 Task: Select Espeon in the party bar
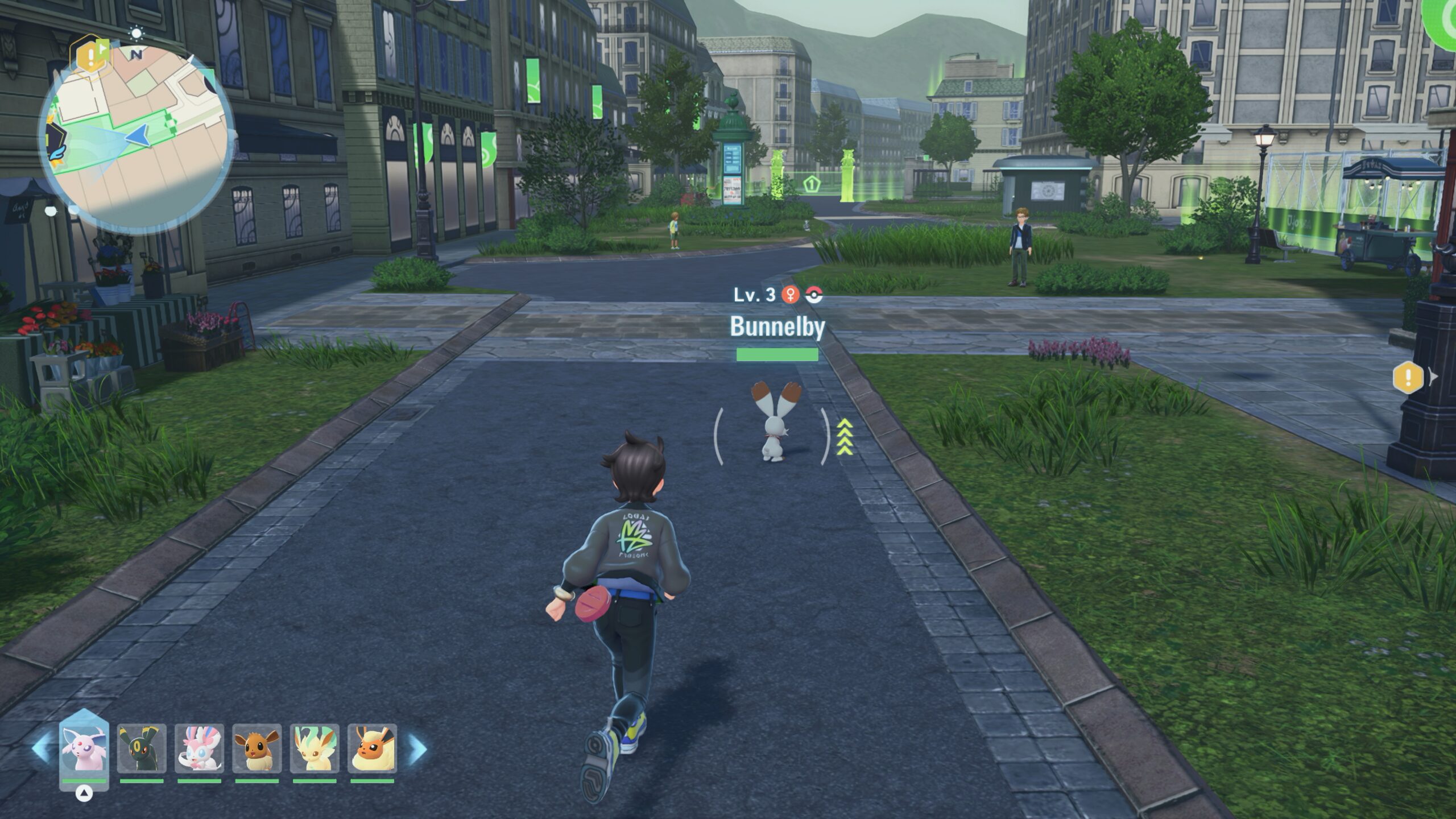84,748
